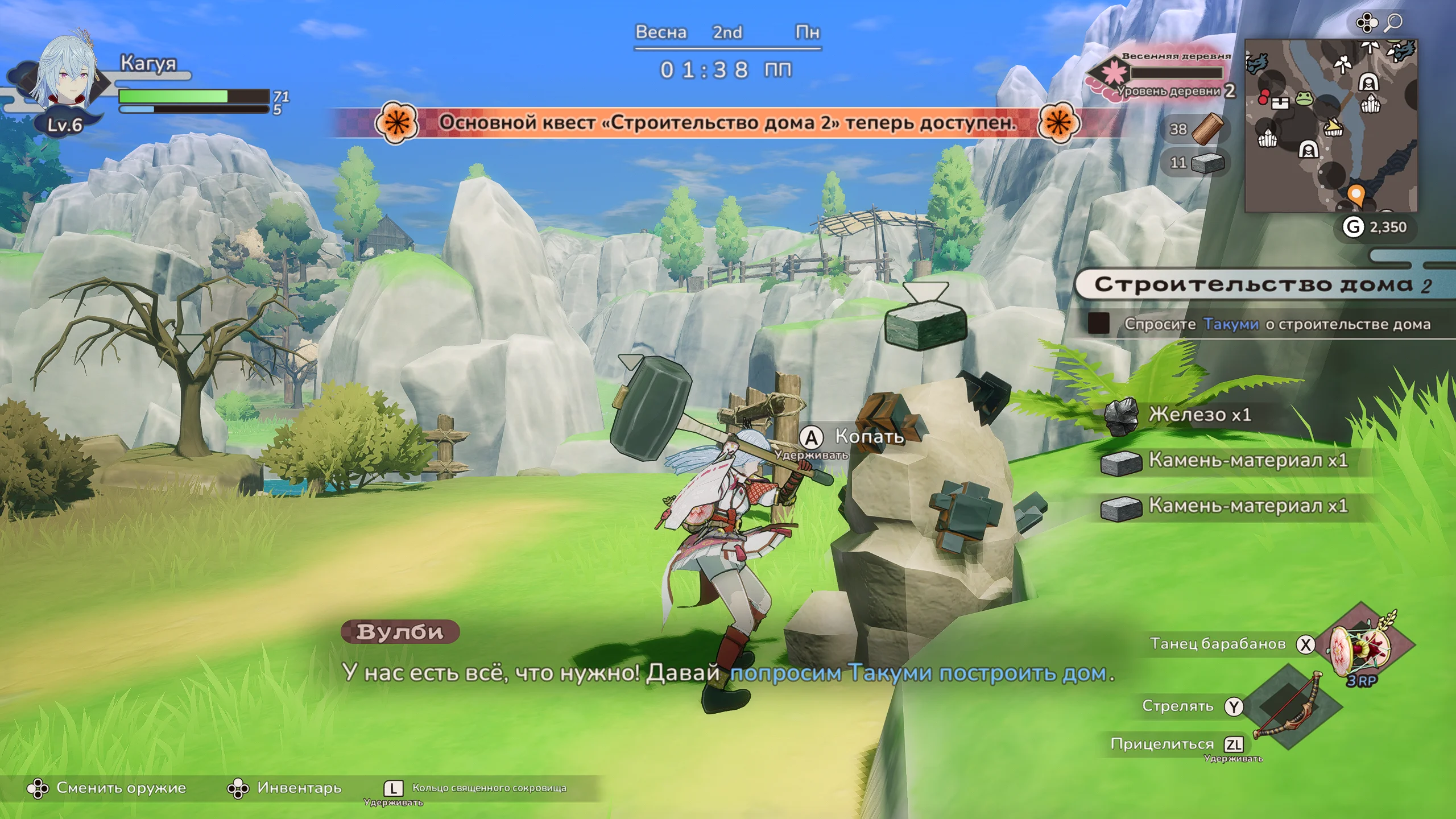Open the minimap in the corner
The image size is (1456, 819).
point(1331,126)
